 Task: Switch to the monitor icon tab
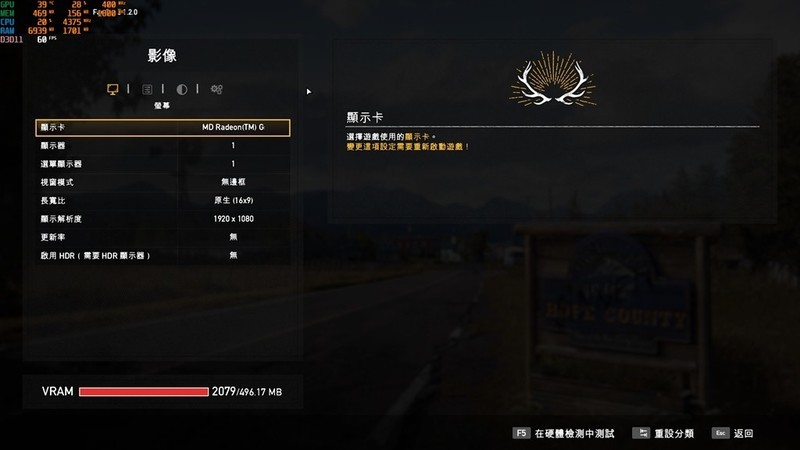click(113, 89)
